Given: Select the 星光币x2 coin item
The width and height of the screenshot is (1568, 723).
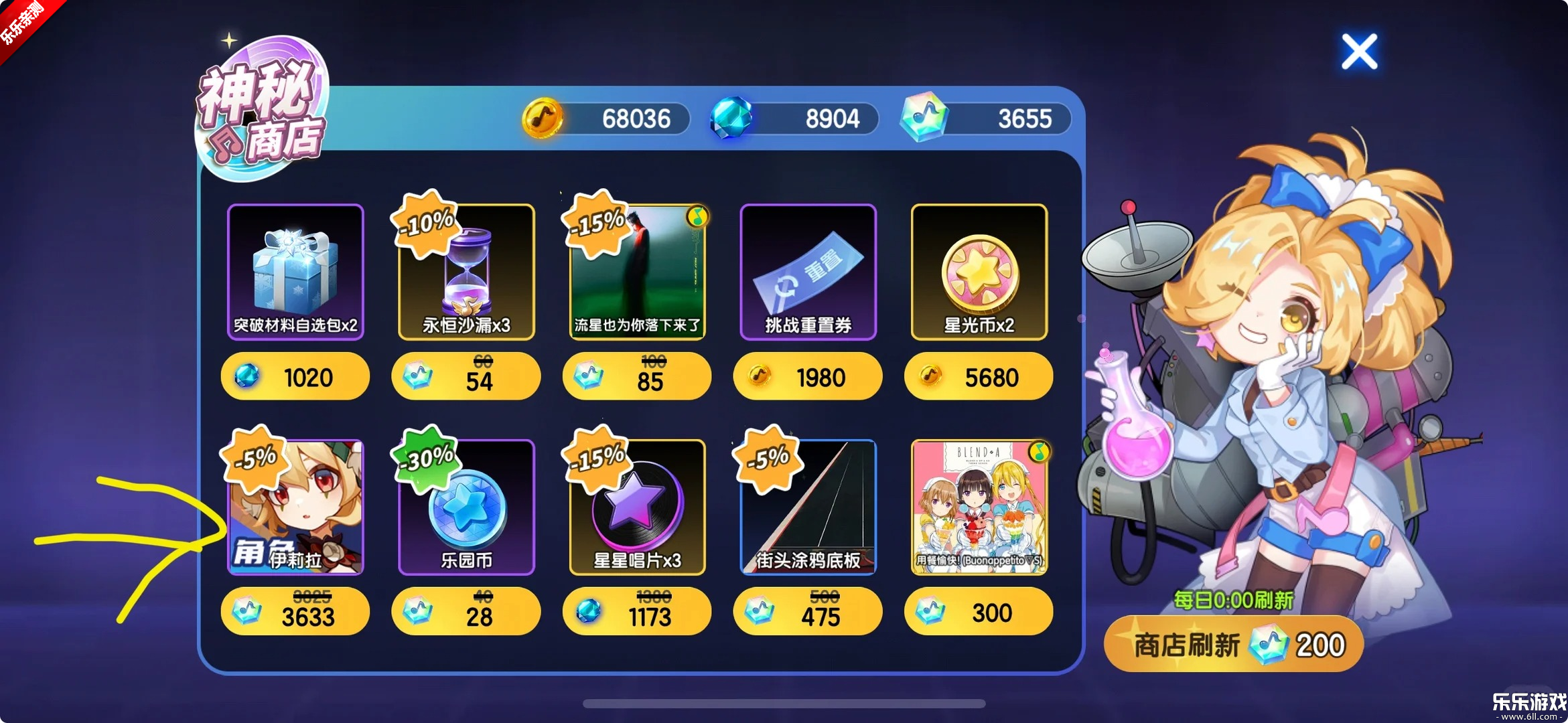Looking at the screenshot, I should click(x=978, y=271).
